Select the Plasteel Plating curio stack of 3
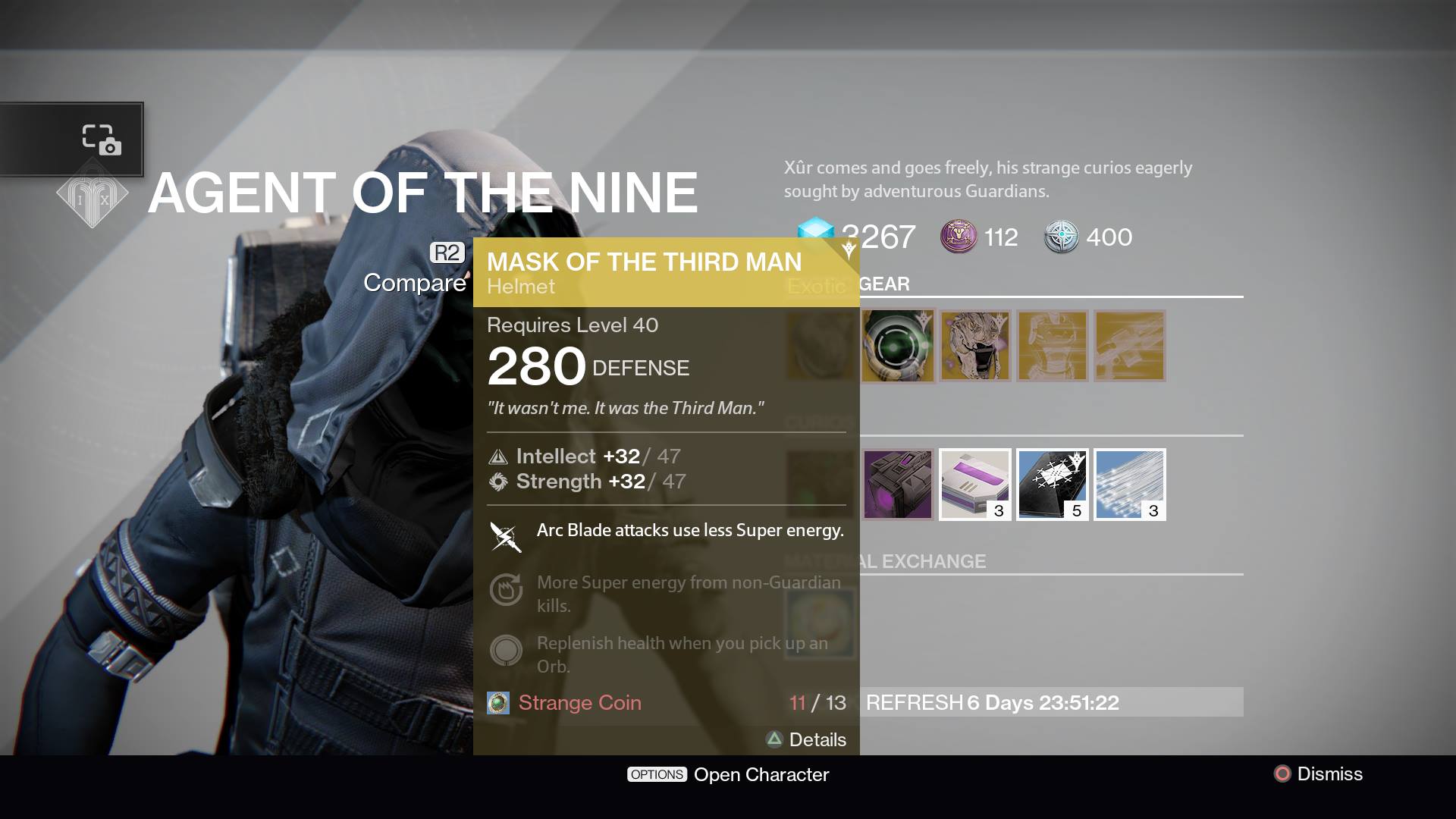 coord(1130,484)
